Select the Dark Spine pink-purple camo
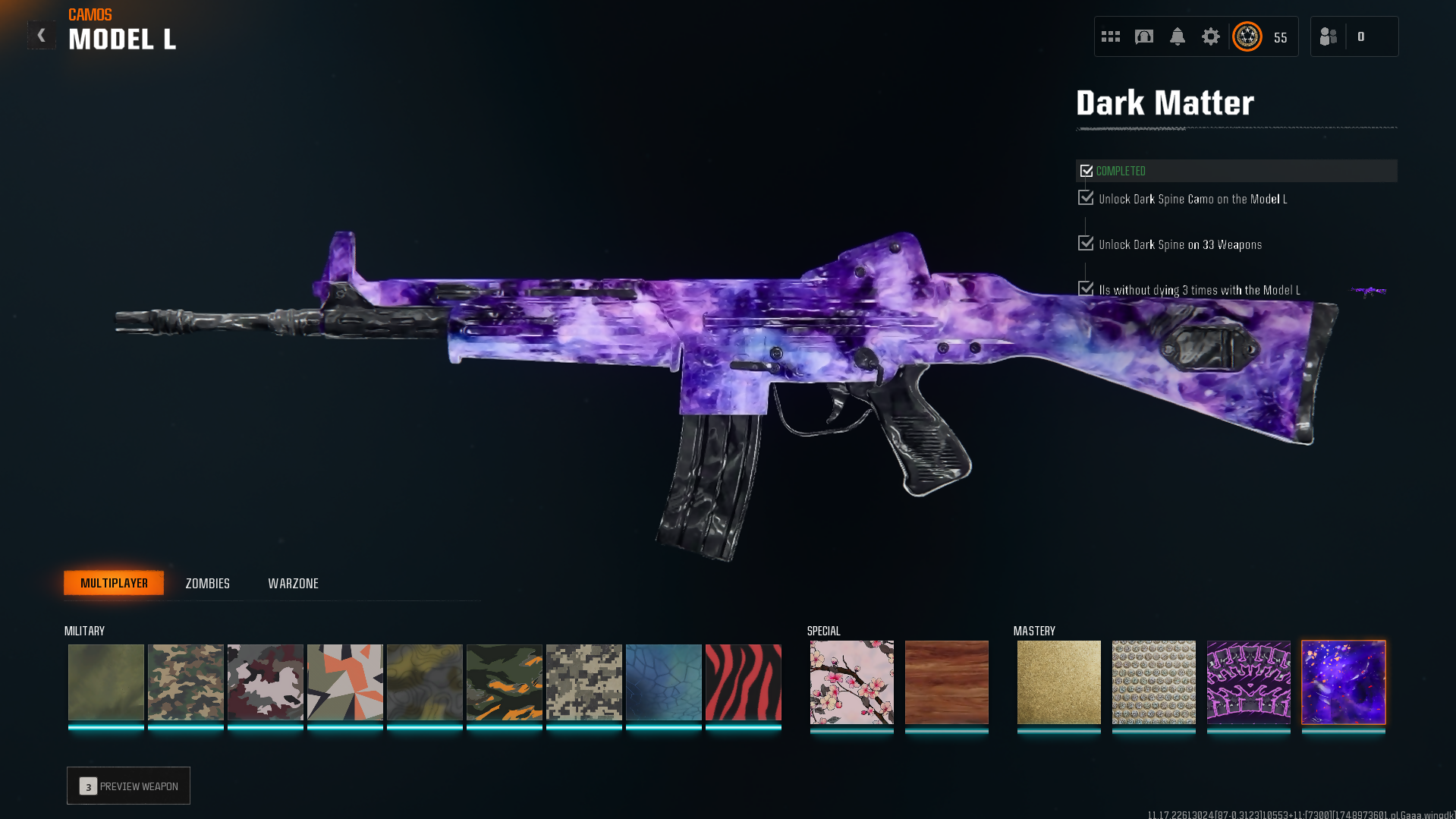 pyautogui.click(x=1248, y=682)
